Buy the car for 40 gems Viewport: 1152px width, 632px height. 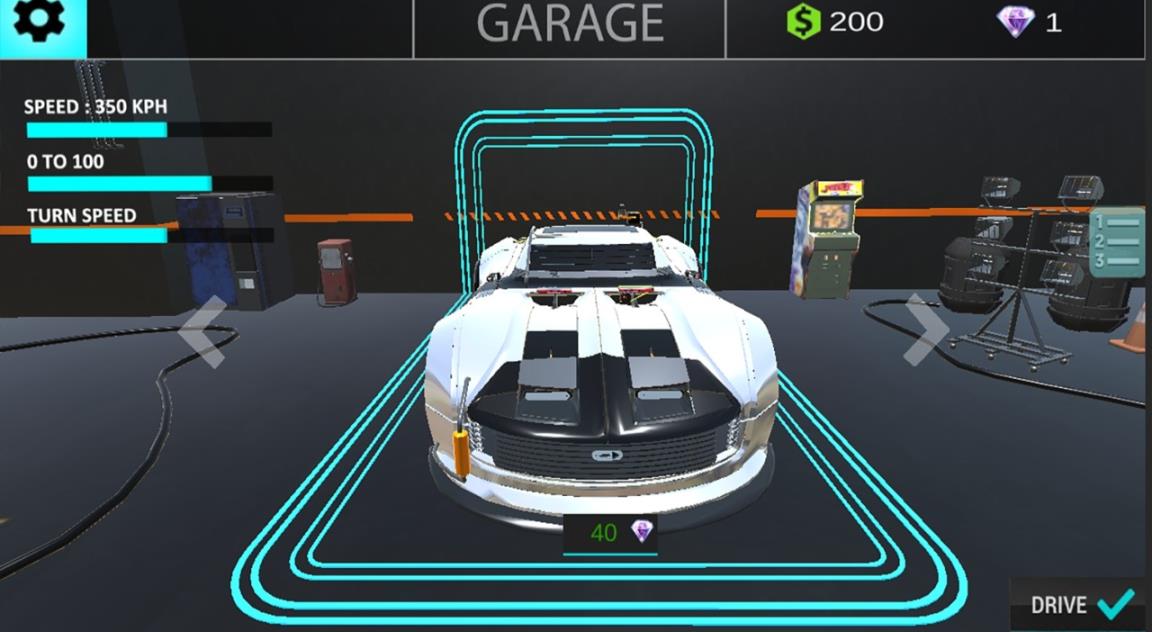[x=611, y=533]
